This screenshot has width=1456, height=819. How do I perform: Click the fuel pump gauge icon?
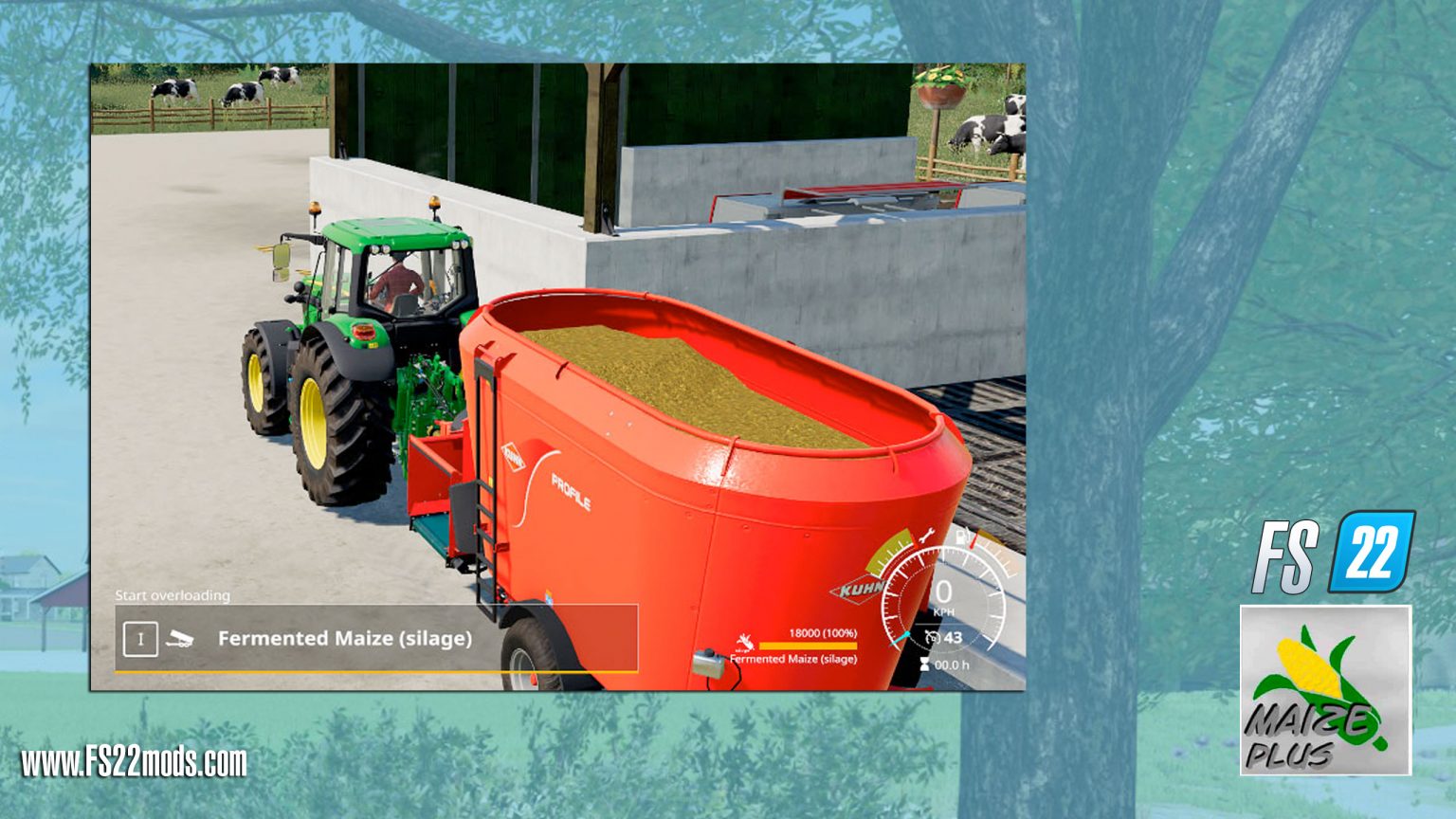pyautogui.click(x=962, y=536)
